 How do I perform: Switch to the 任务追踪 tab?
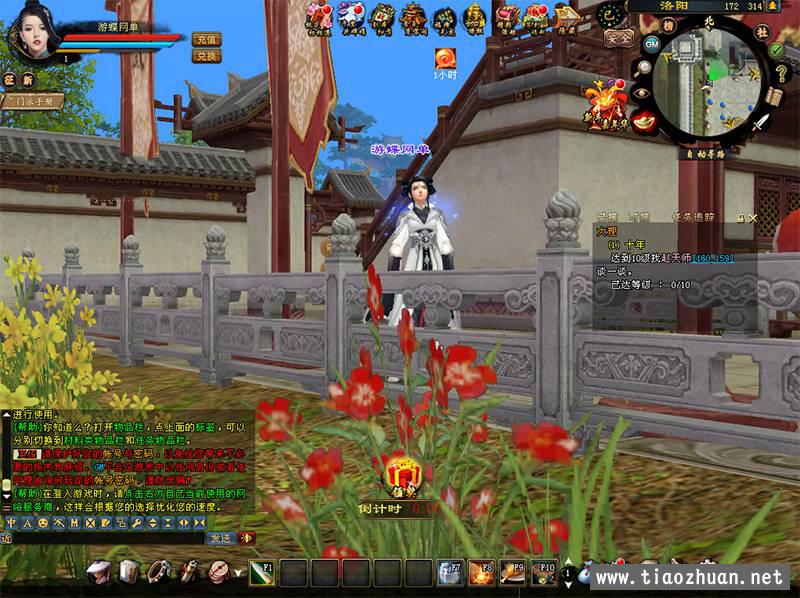pyautogui.click(x=693, y=216)
